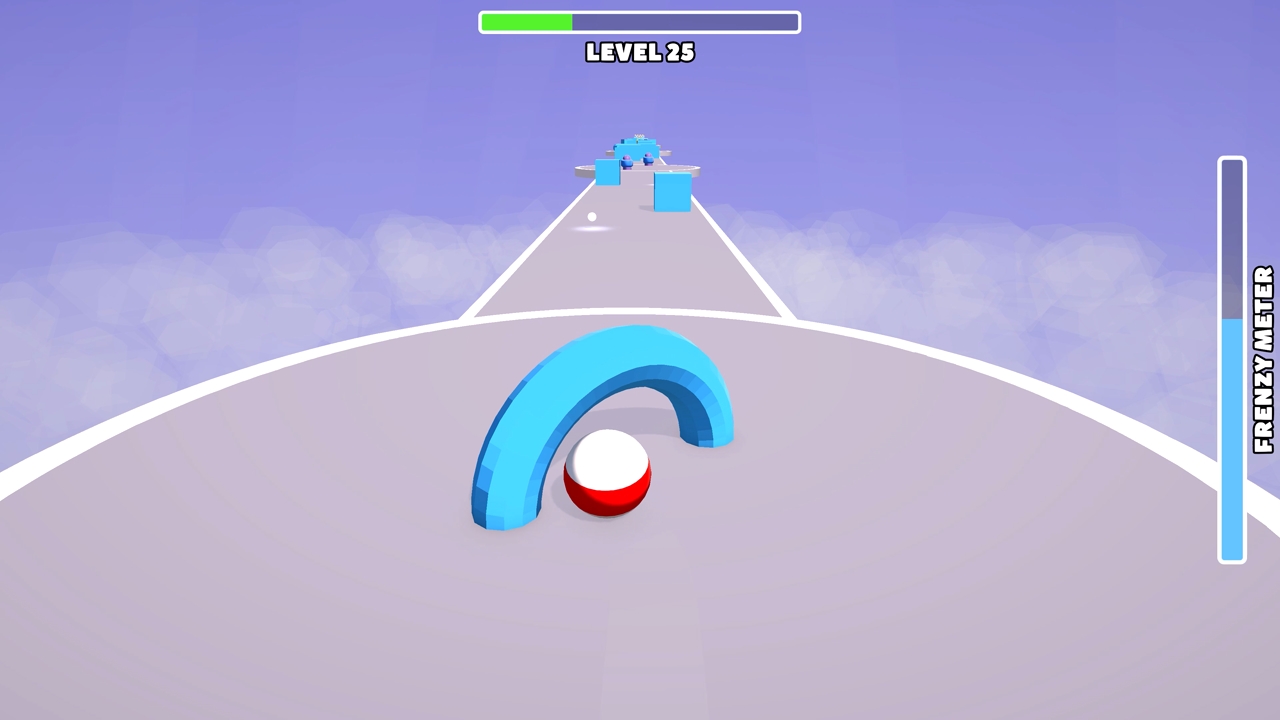Image resolution: width=1280 pixels, height=720 pixels.
Task: Click the left purple enemy figure
Action: point(627,162)
